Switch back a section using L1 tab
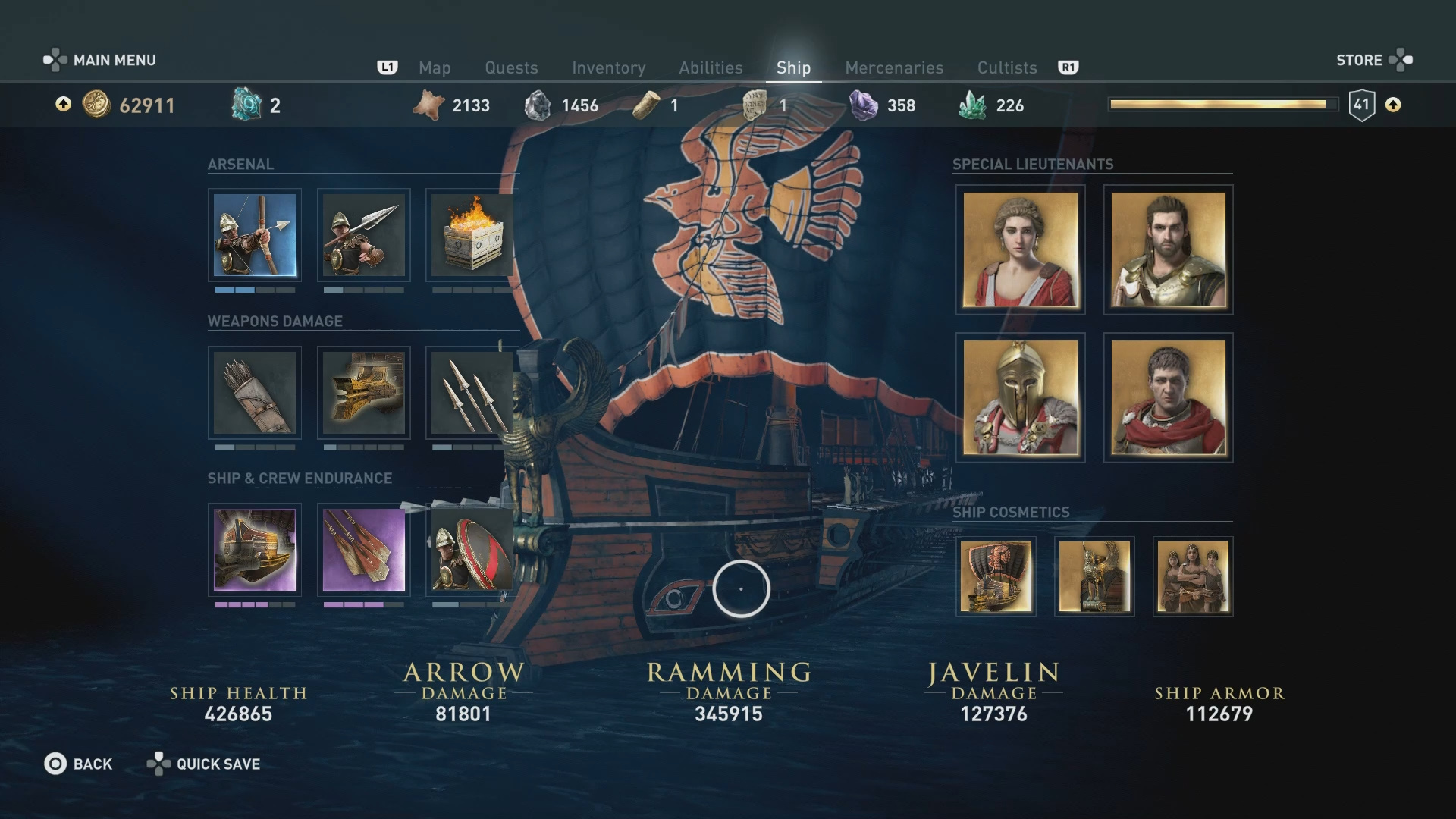 coord(388,67)
